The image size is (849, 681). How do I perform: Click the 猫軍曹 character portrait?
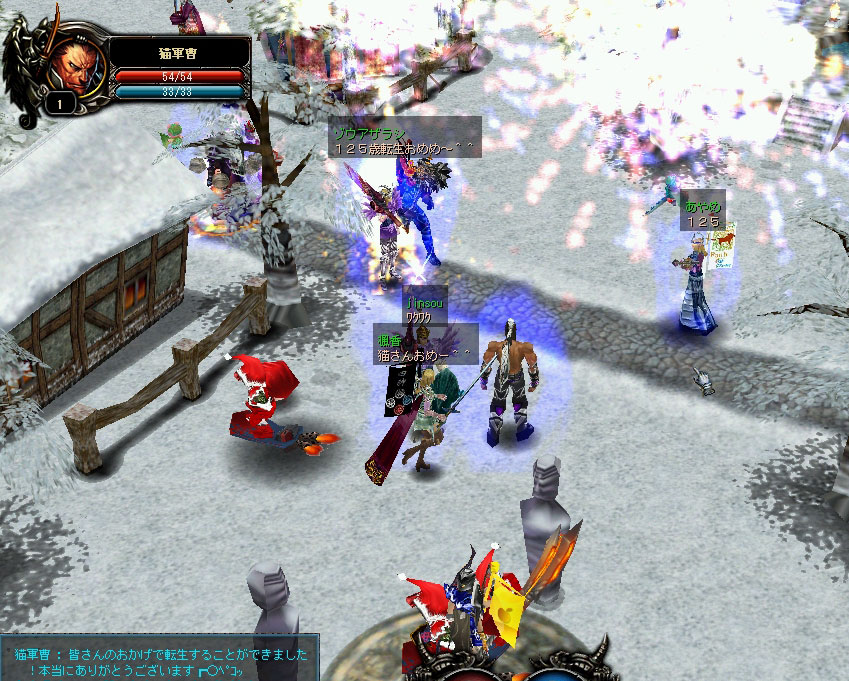72,62
